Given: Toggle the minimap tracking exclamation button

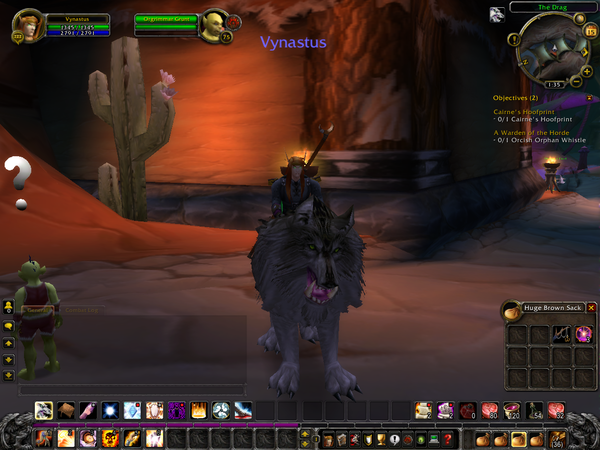Looking at the screenshot, I should [513, 40].
